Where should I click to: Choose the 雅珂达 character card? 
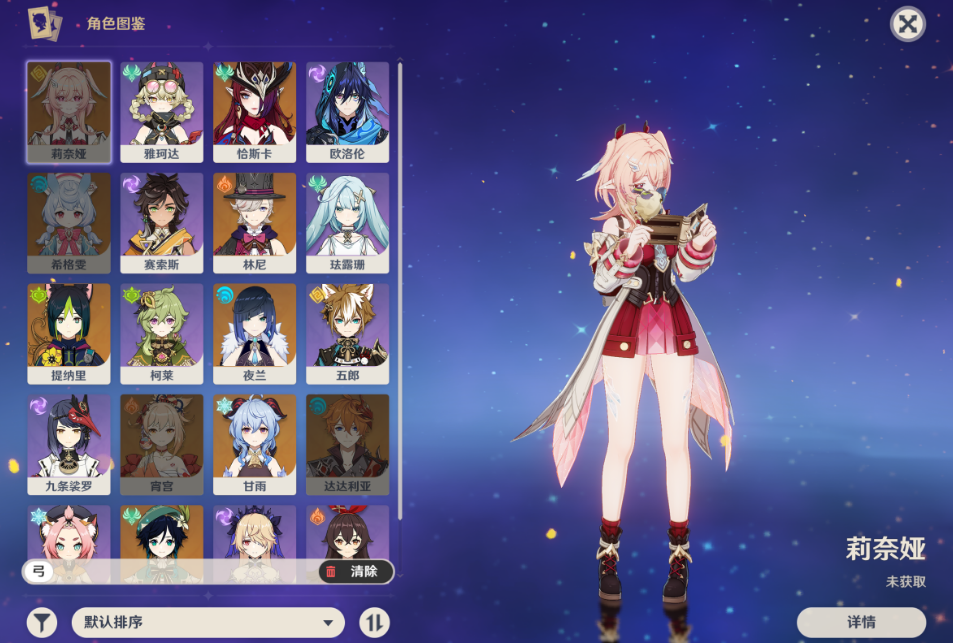tap(162, 111)
